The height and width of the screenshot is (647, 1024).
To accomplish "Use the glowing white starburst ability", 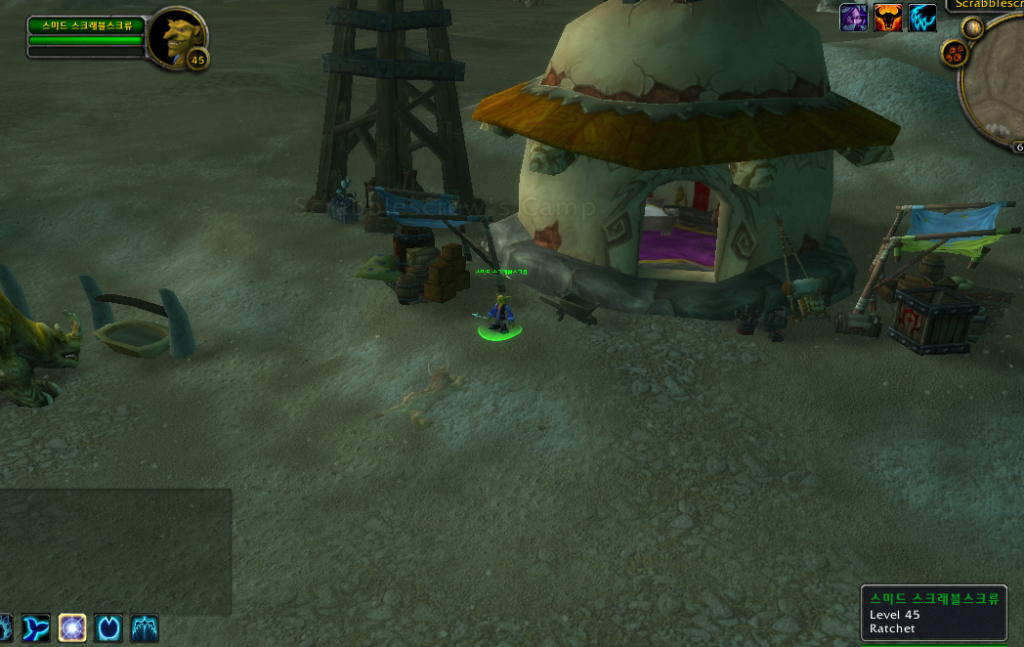I will tap(72, 628).
